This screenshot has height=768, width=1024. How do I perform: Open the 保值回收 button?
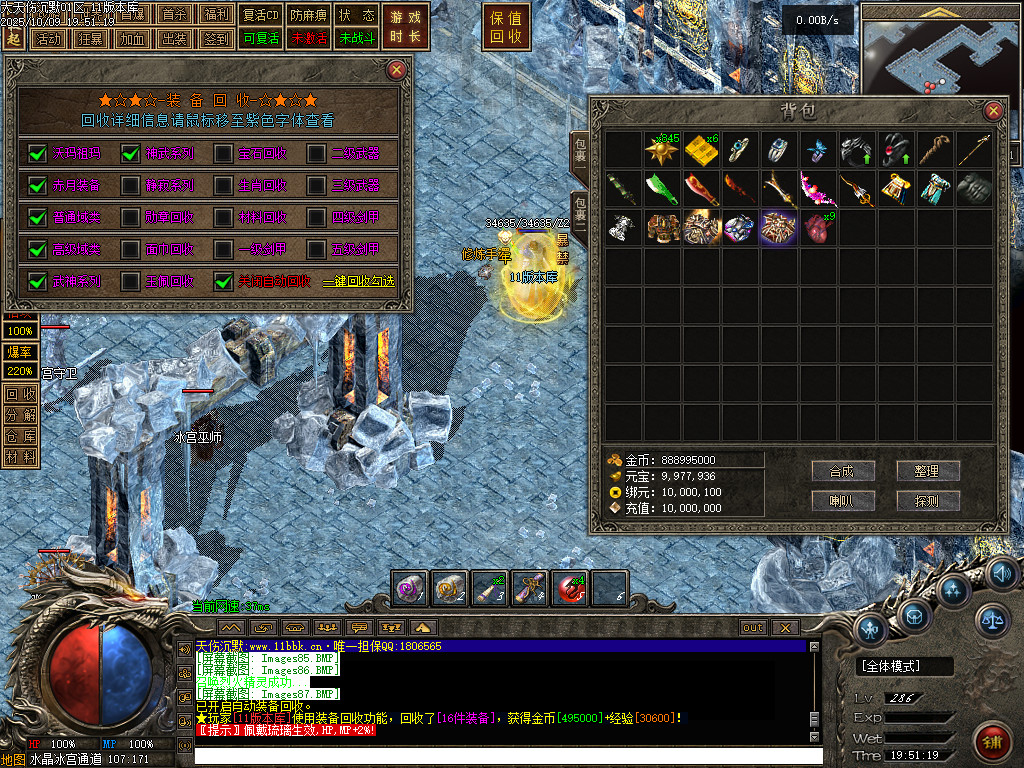[507, 27]
